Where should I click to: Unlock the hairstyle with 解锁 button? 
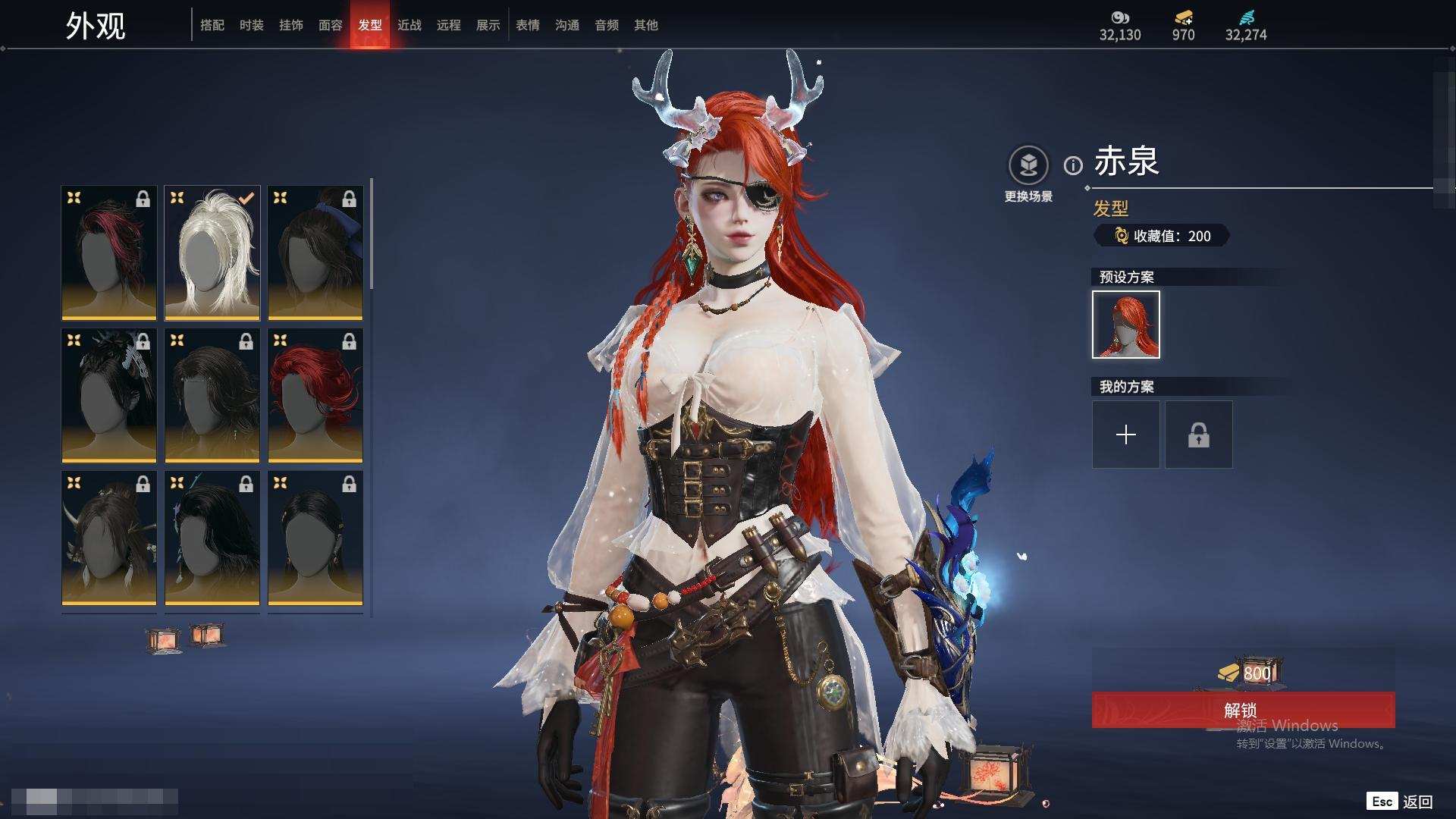click(1243, 711)
